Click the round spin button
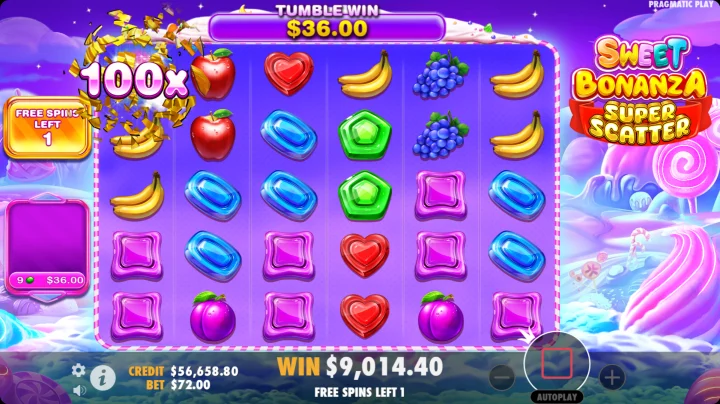Image resolution: width=720 pixels, height=404 pixels. (556, 362)
